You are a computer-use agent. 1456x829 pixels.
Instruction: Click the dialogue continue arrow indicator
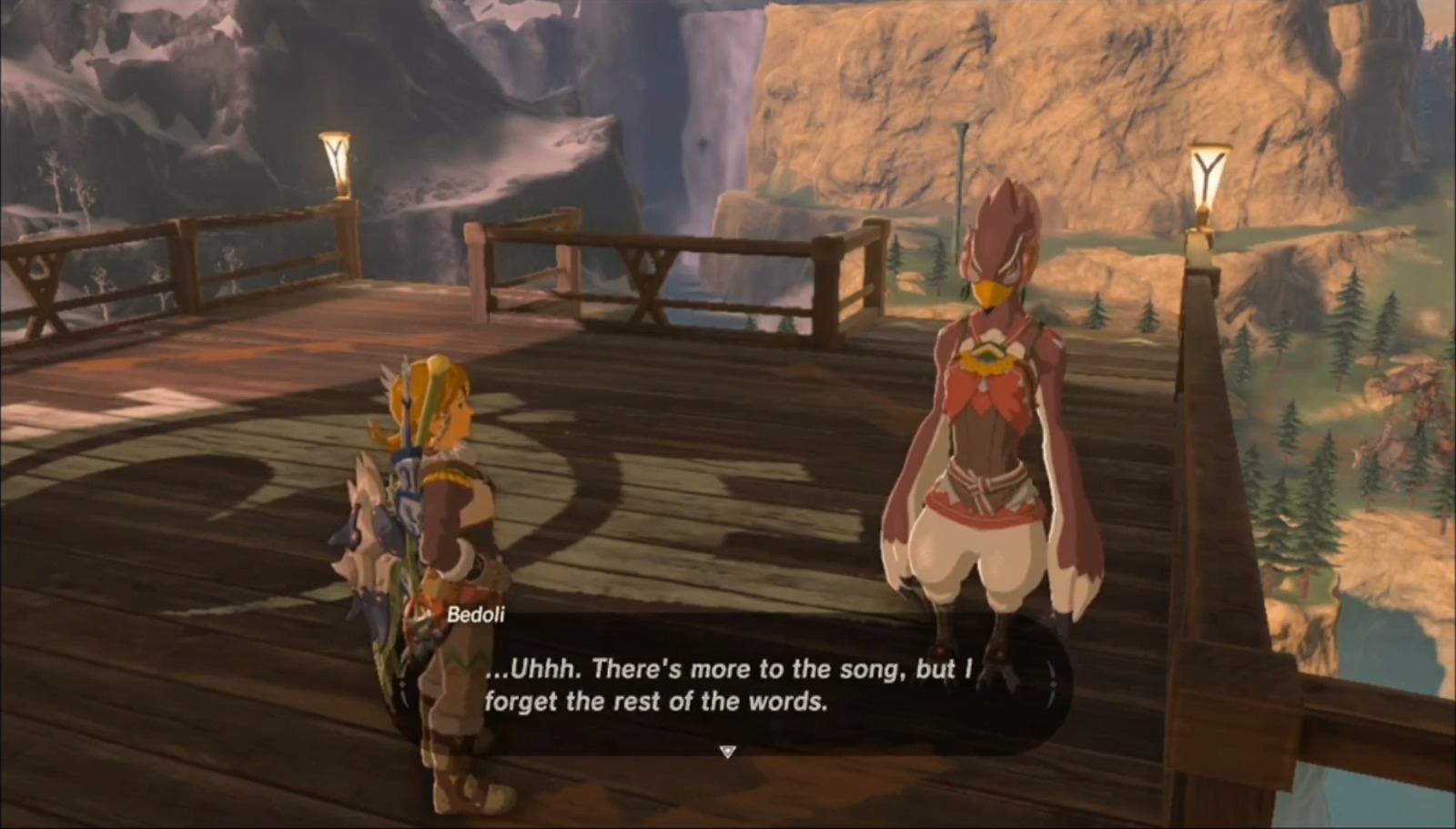point(728,752)
